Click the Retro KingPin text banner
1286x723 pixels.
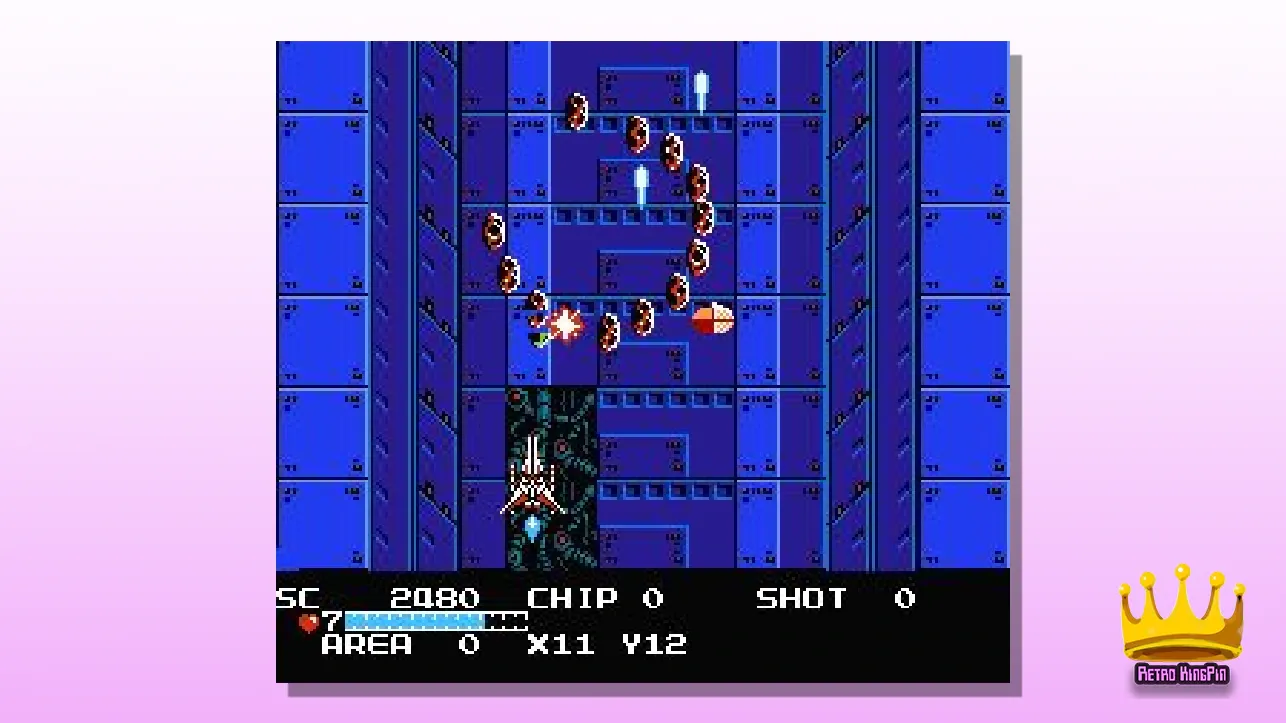(x=1183, y=675)
